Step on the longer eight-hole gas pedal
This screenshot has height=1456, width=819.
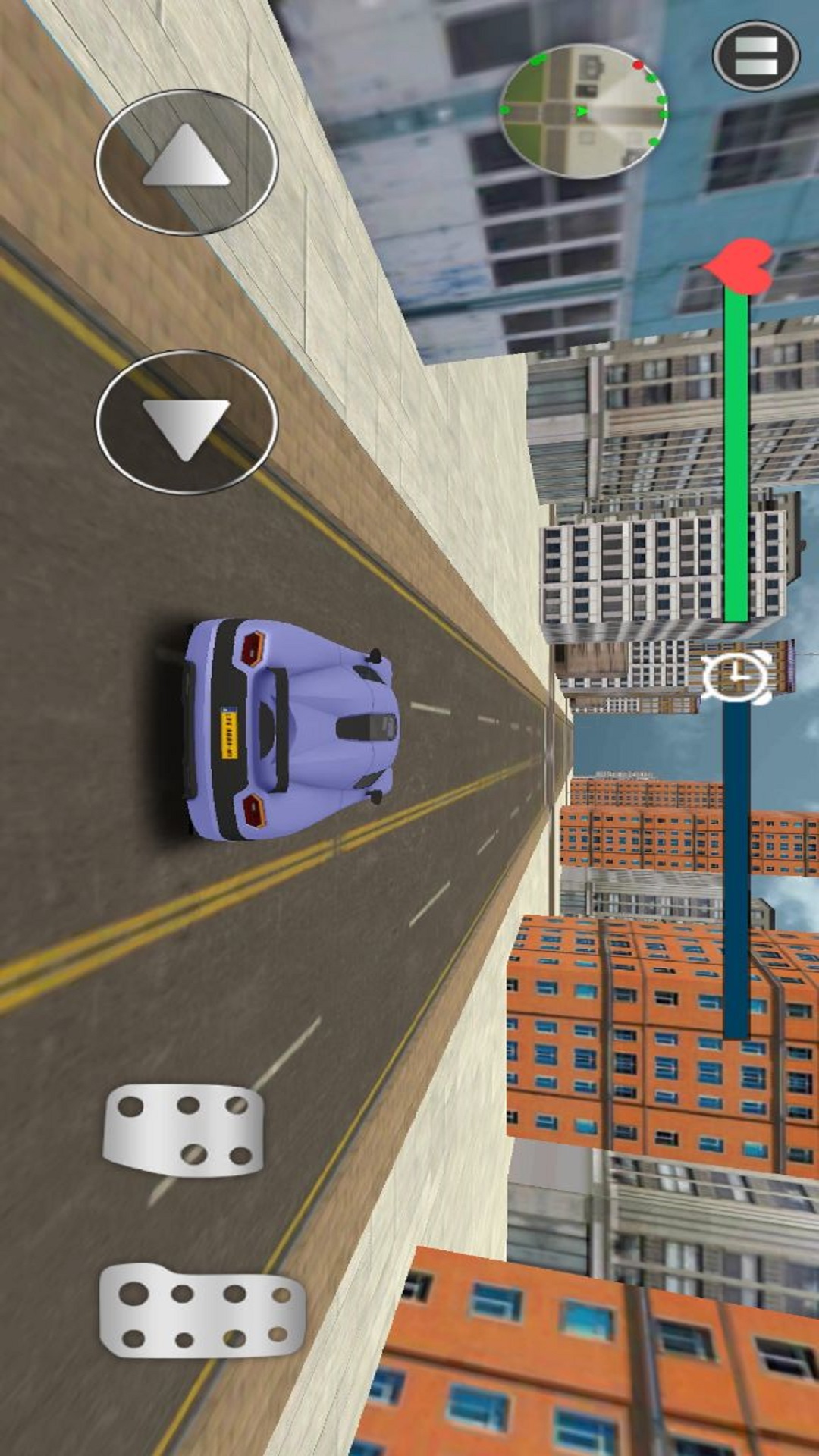pos(202,1310)
